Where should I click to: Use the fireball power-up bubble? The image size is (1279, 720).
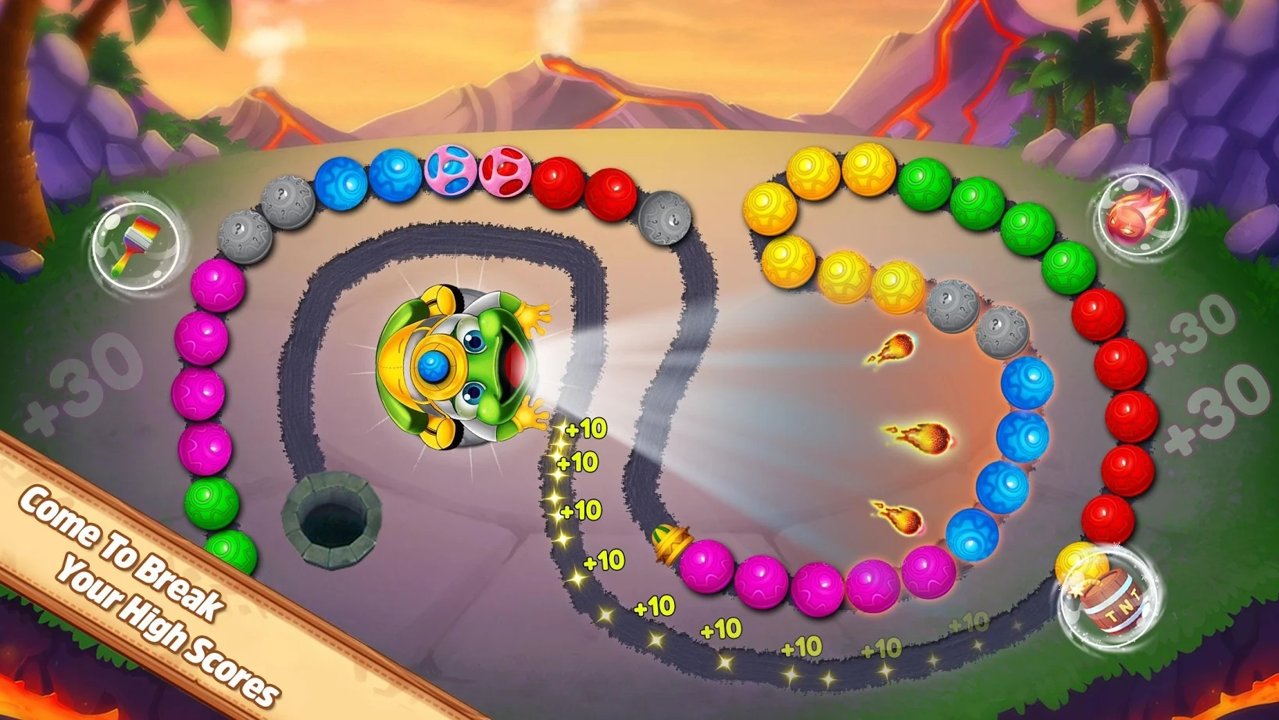1131,212
